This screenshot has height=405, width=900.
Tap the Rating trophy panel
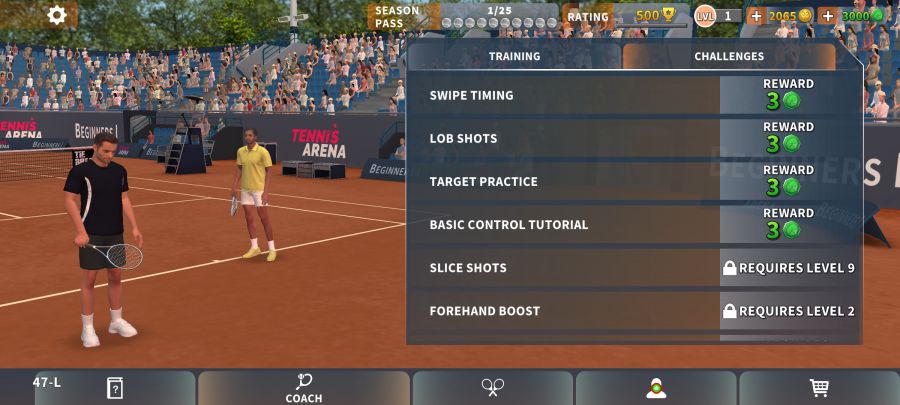pos(620,16)
